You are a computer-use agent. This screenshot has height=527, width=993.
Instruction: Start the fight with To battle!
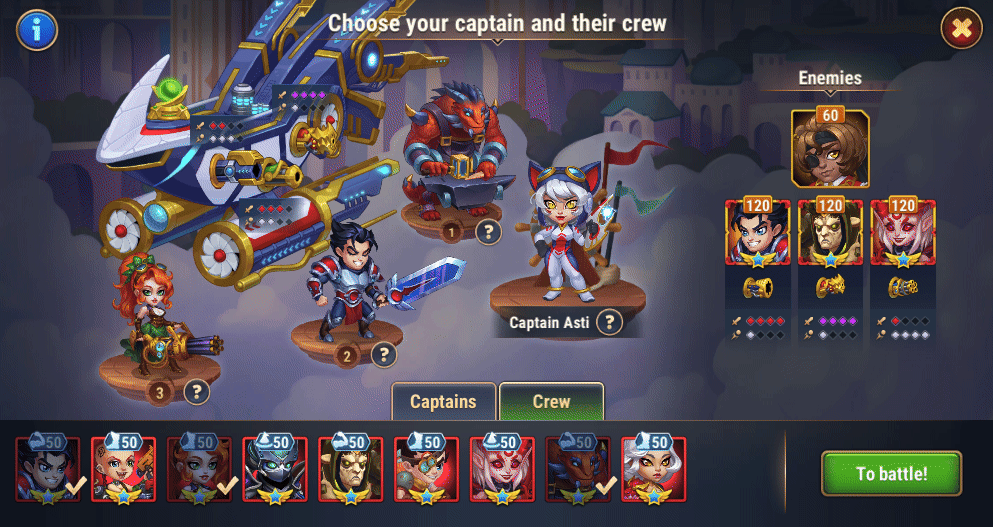pyautogui.click(x=891, y=473)
